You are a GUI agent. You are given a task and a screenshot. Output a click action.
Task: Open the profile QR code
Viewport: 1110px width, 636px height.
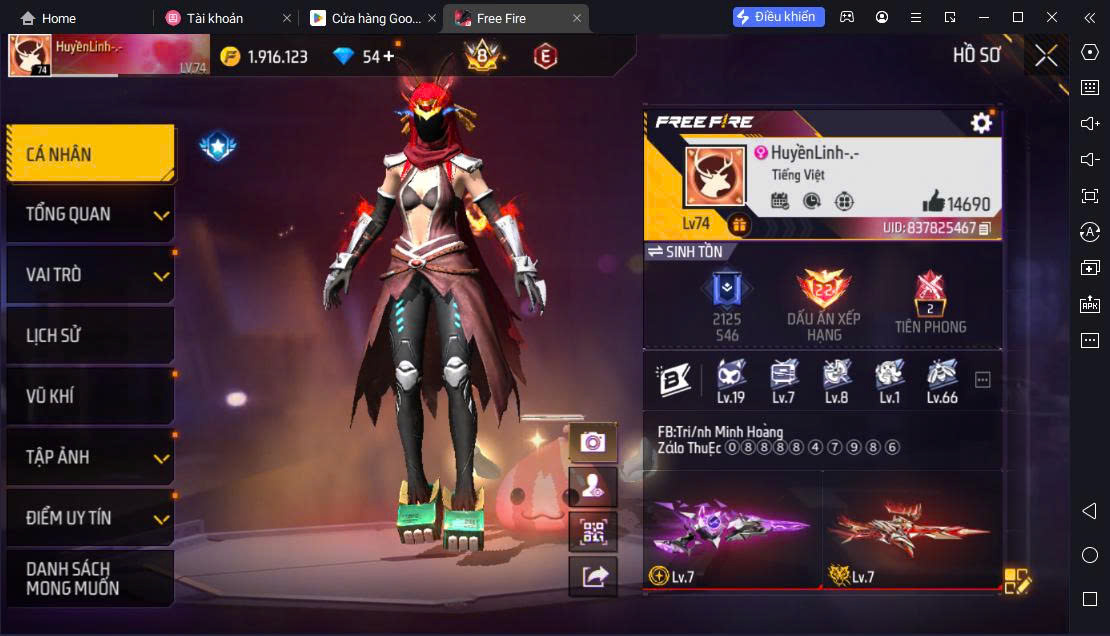(593, 531)
